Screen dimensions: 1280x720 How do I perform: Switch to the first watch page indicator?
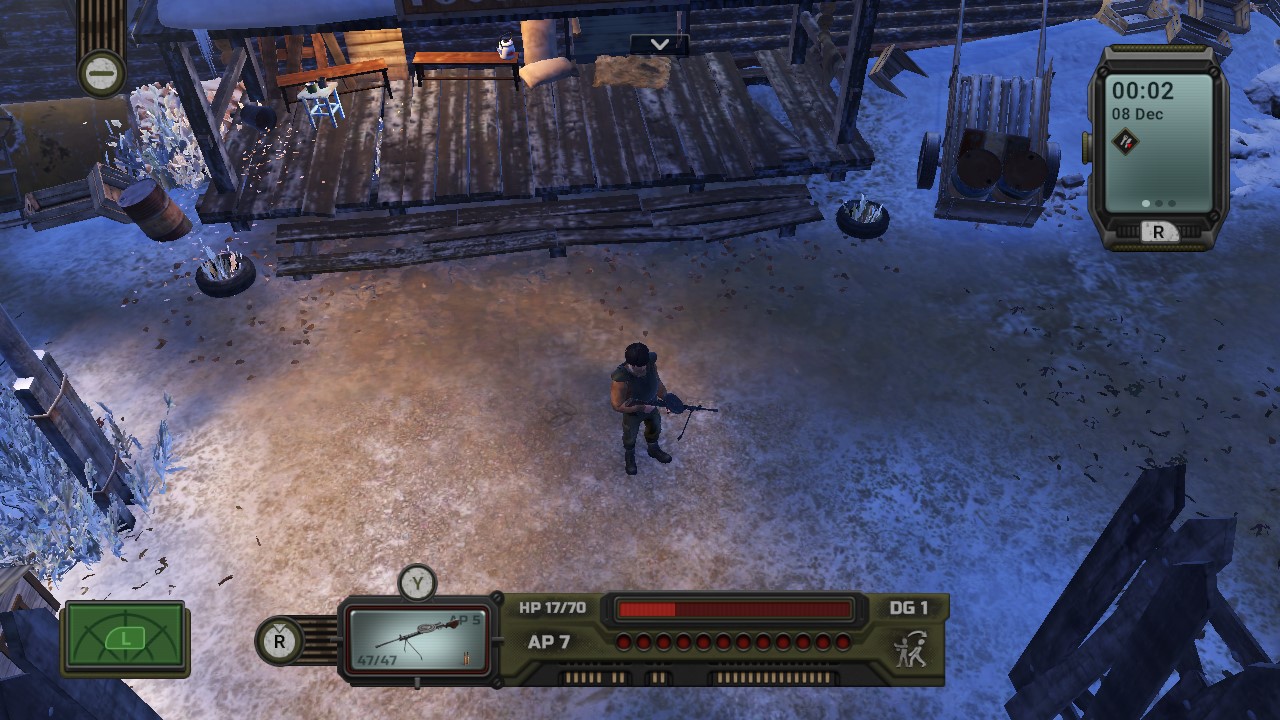pyautogui.click(x=1145, y=203)
